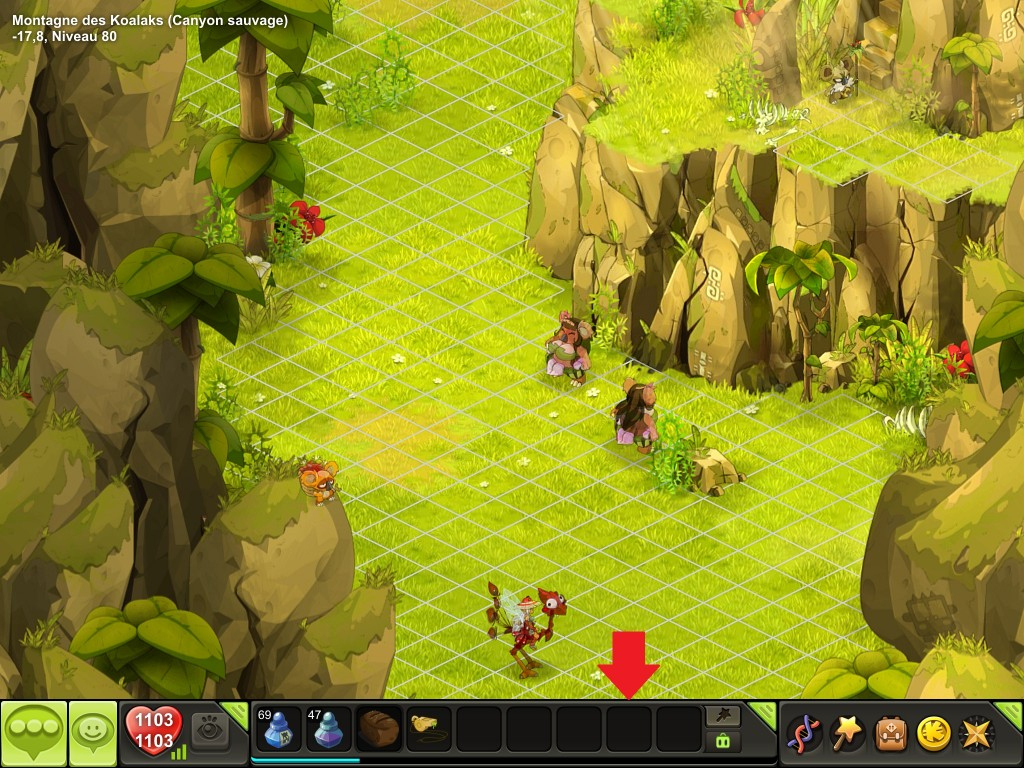Switch hotbar to the spells wand tab
This screenshot has width=1024, height=768.
pos(723,715)
